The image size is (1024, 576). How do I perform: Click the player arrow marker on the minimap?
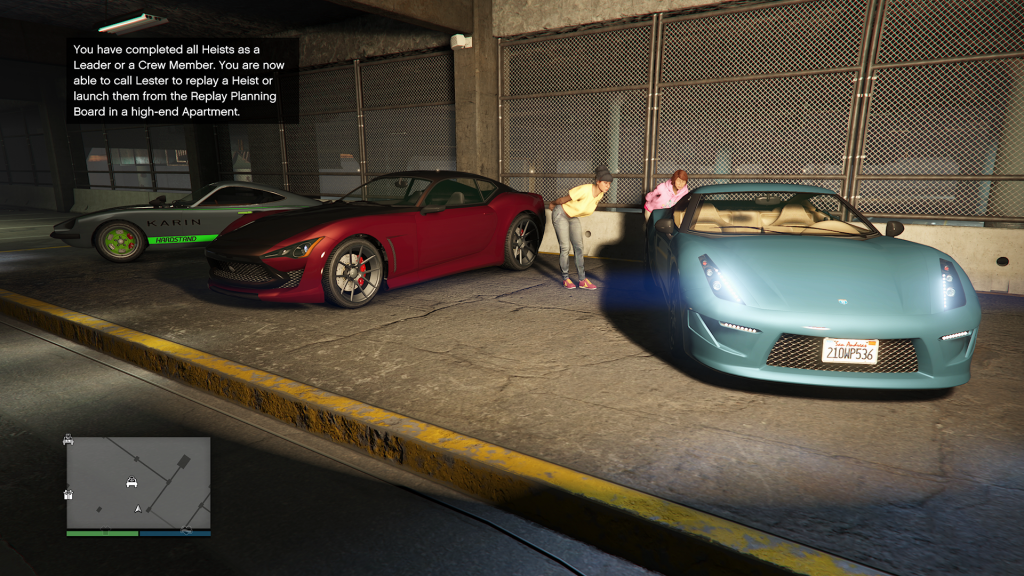tap(138, 509)
